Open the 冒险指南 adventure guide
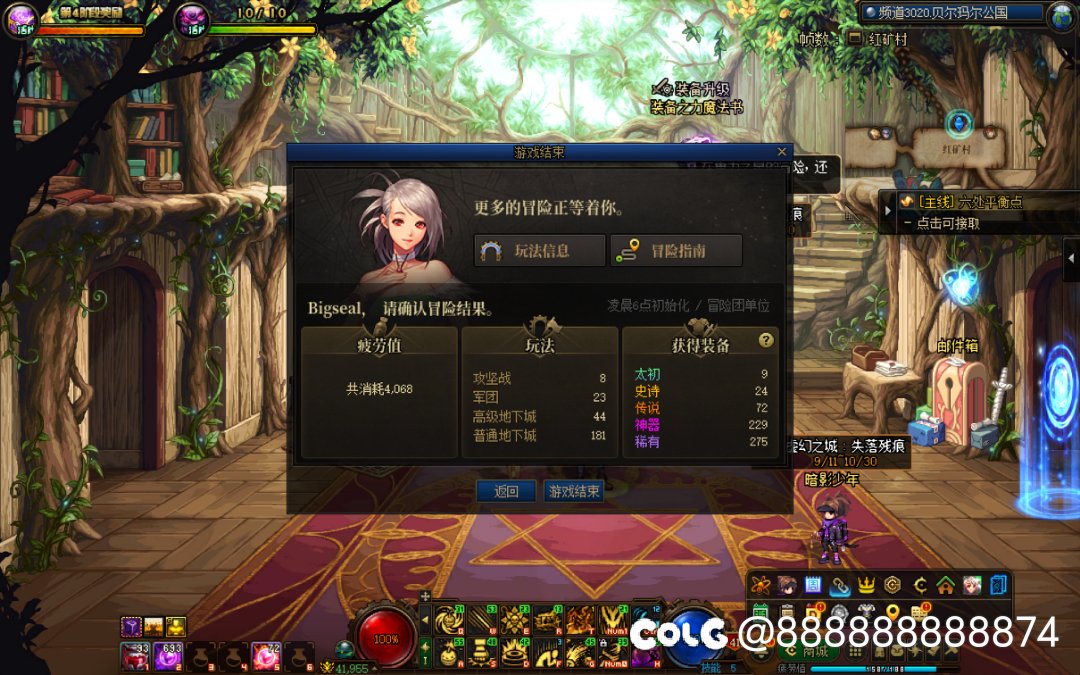The image size is (1080, 675). pyautogui.click(x=676, y=251)
